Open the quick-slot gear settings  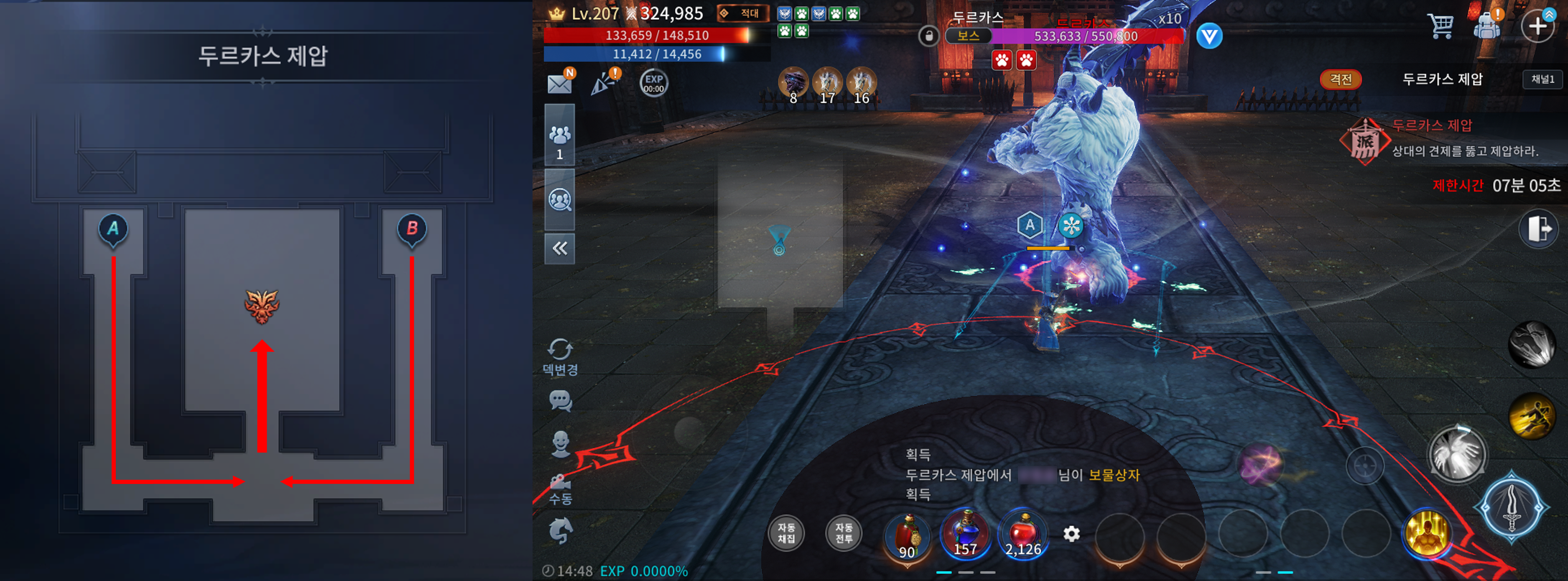tap(1071, 534)
